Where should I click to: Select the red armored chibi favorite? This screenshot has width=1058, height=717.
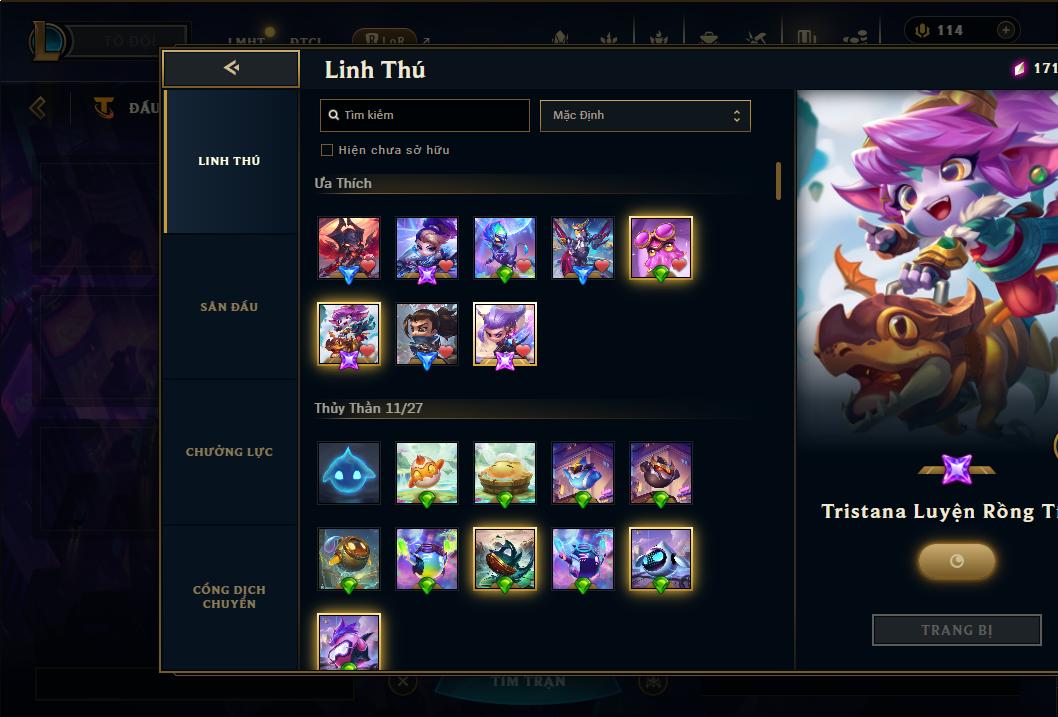[349, 247]
